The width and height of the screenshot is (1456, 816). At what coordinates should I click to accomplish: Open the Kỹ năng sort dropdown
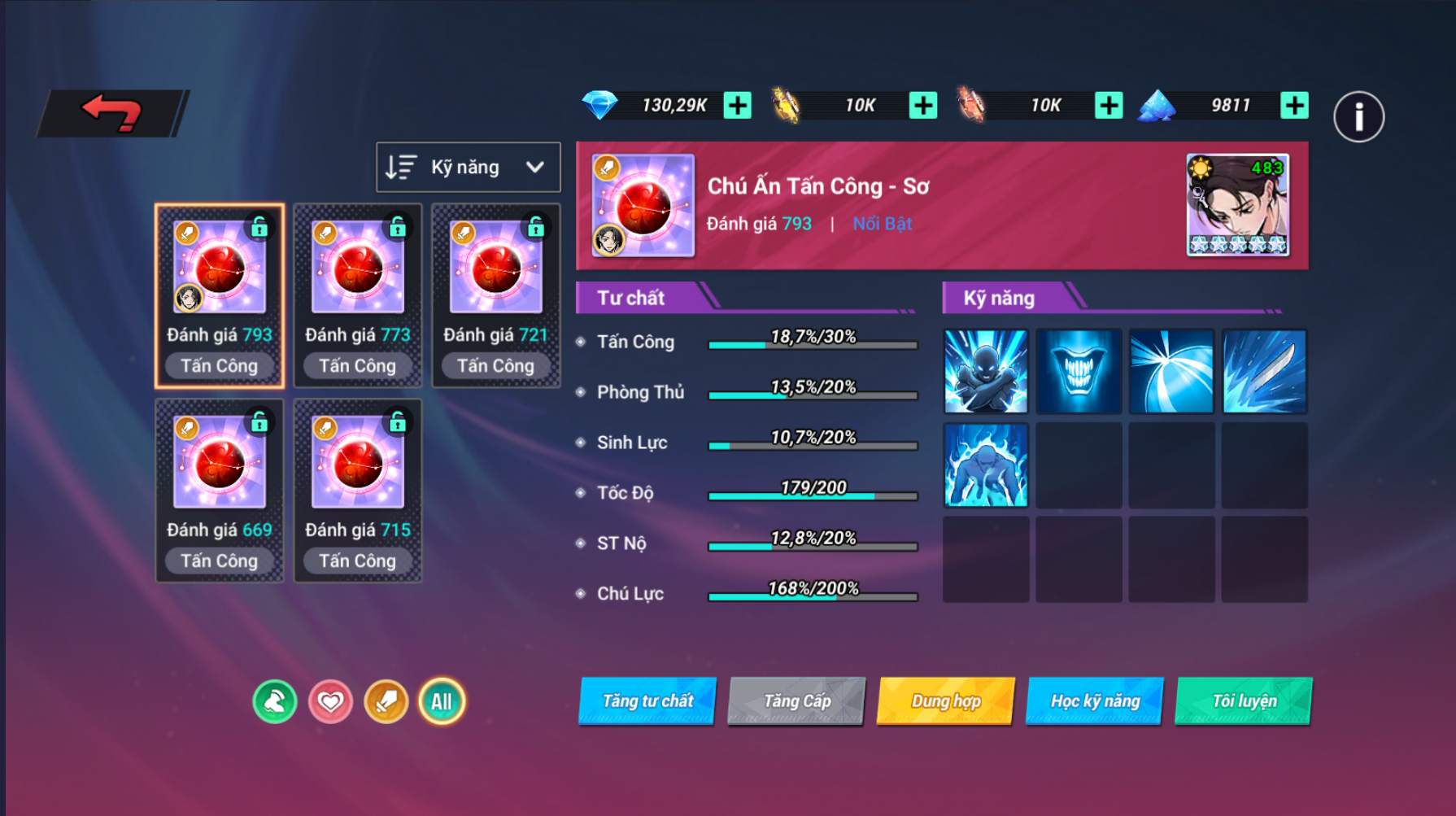pos(468,167)
